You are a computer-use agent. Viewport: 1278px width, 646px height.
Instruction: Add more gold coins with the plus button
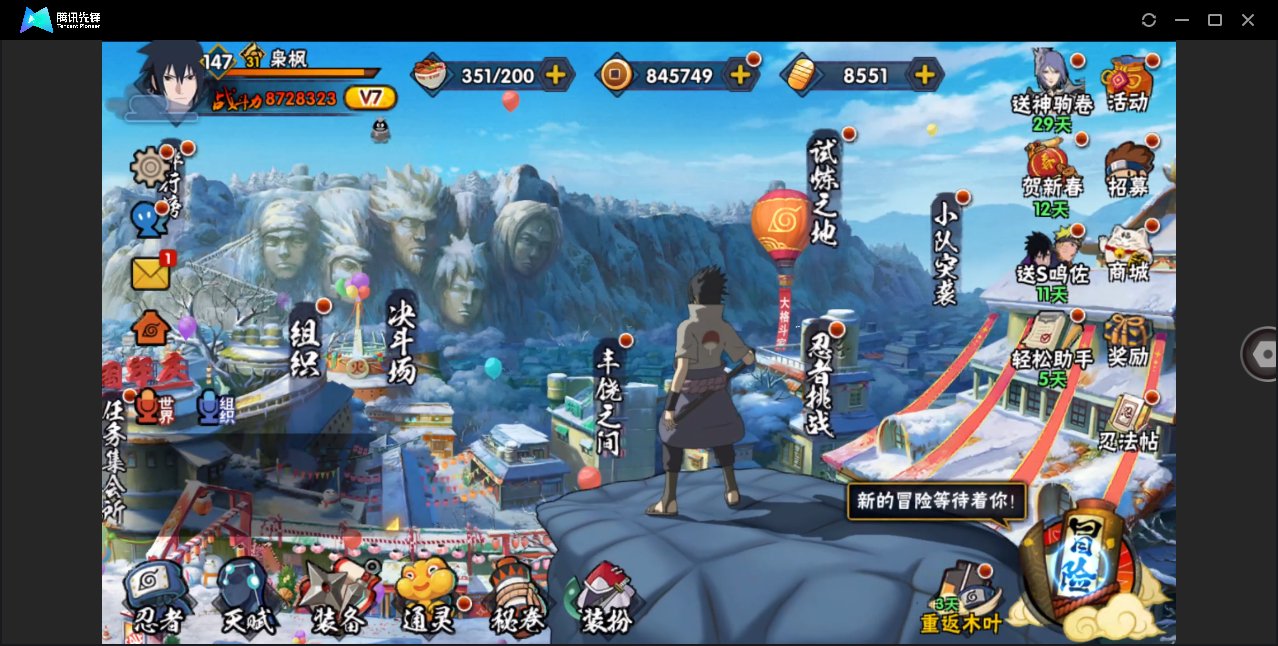coord(740,75)
